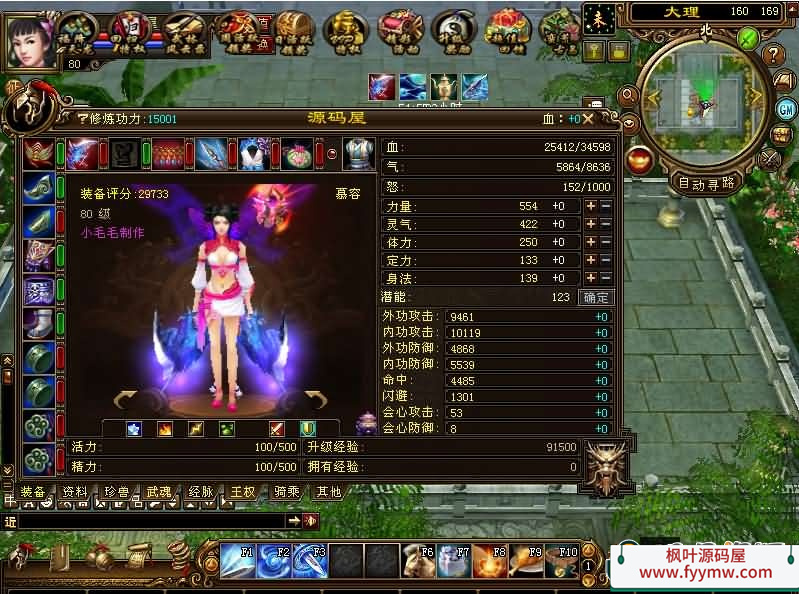The image size is (799, 594).
Task: Switch to the 骑乘 mount tab
Action: click(x=286, y=492)
